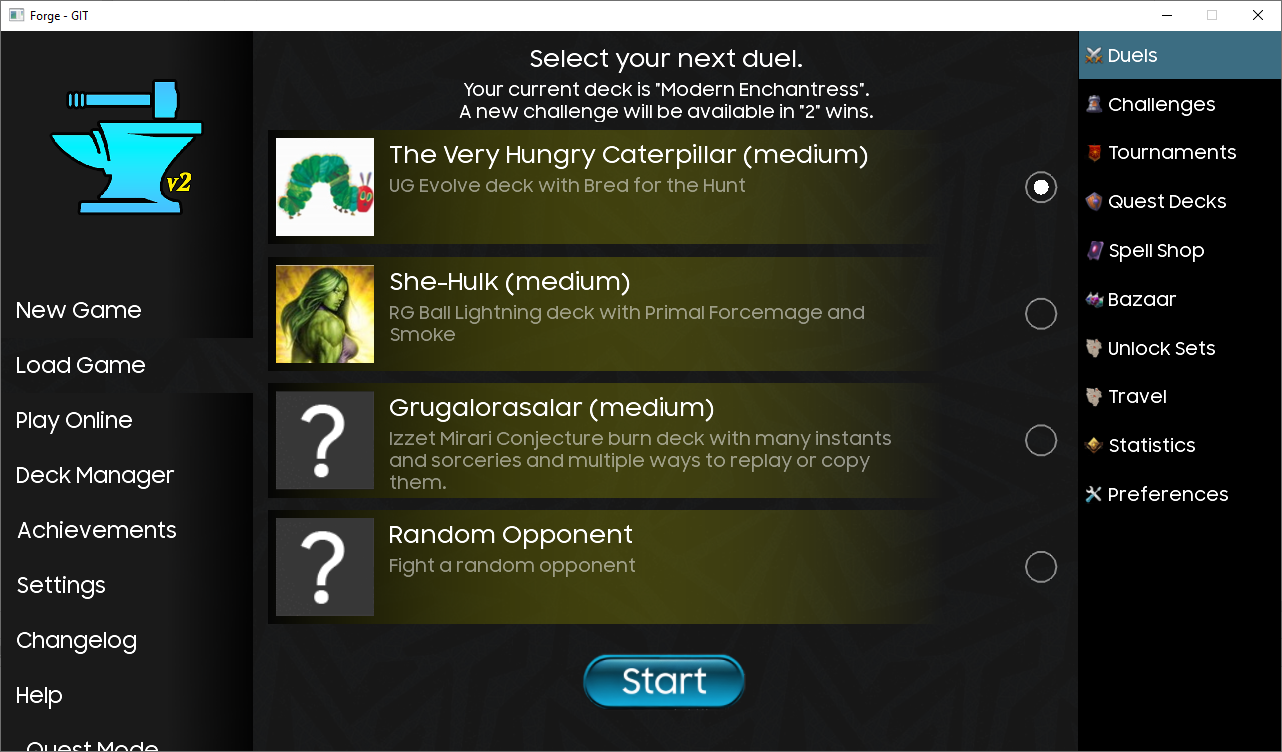Open the Deck Manager
The width and height of the screenshot is (1282, 752).
[94, 475]
